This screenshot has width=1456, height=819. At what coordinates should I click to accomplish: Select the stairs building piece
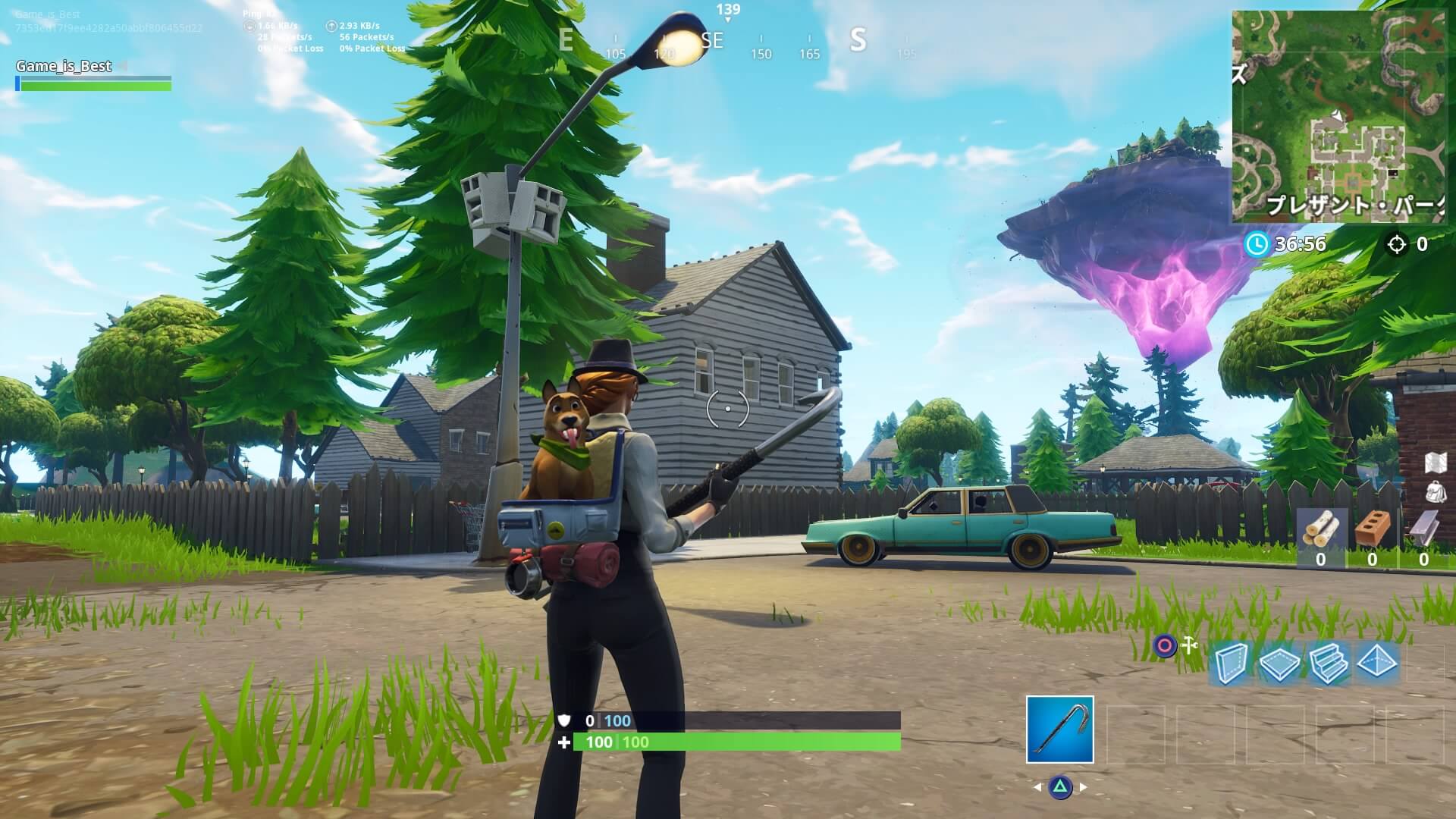[1328, 664]
